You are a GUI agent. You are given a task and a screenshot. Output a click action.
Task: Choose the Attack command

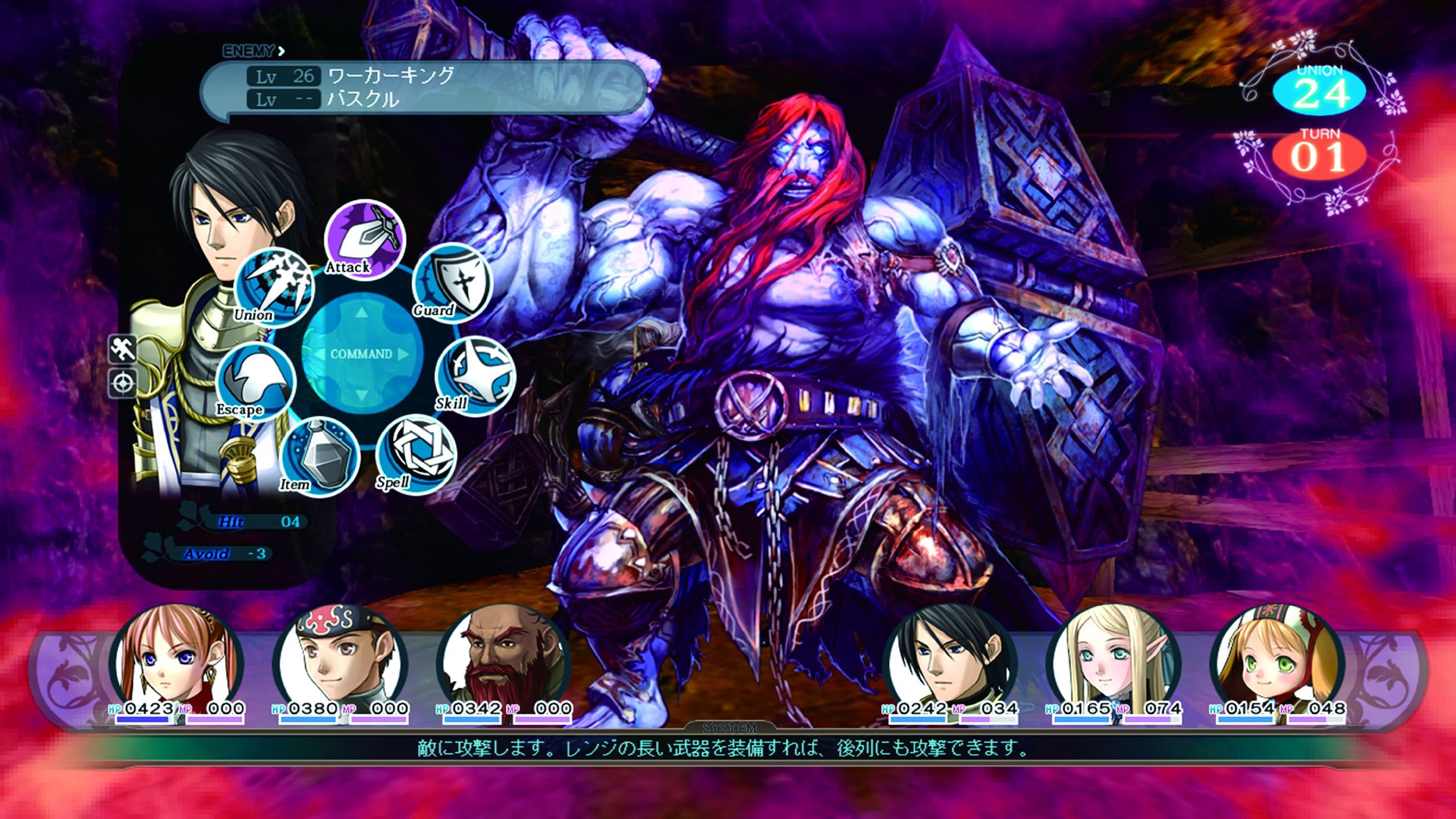pyautogui.click(x=365, y=239)
